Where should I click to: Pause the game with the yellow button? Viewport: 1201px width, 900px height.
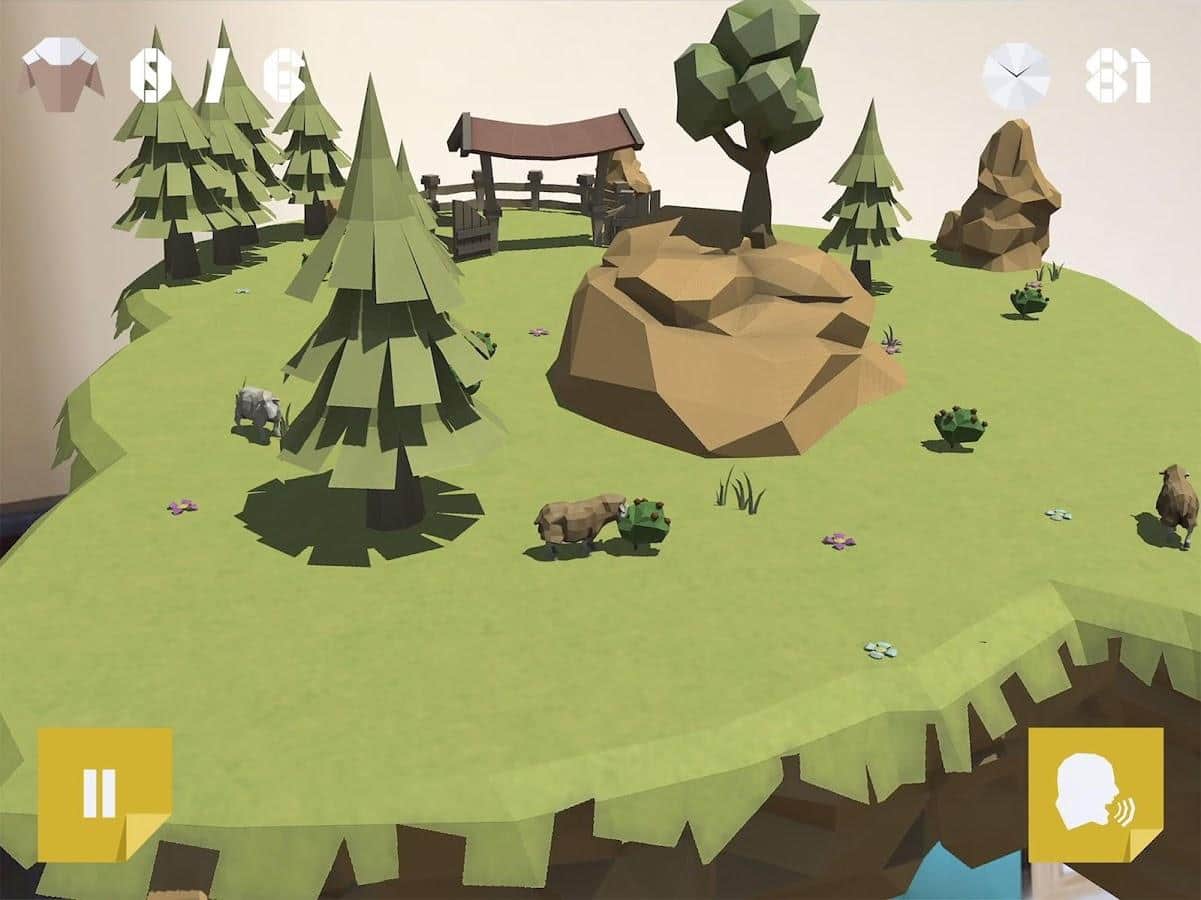[x=103, y=794]
